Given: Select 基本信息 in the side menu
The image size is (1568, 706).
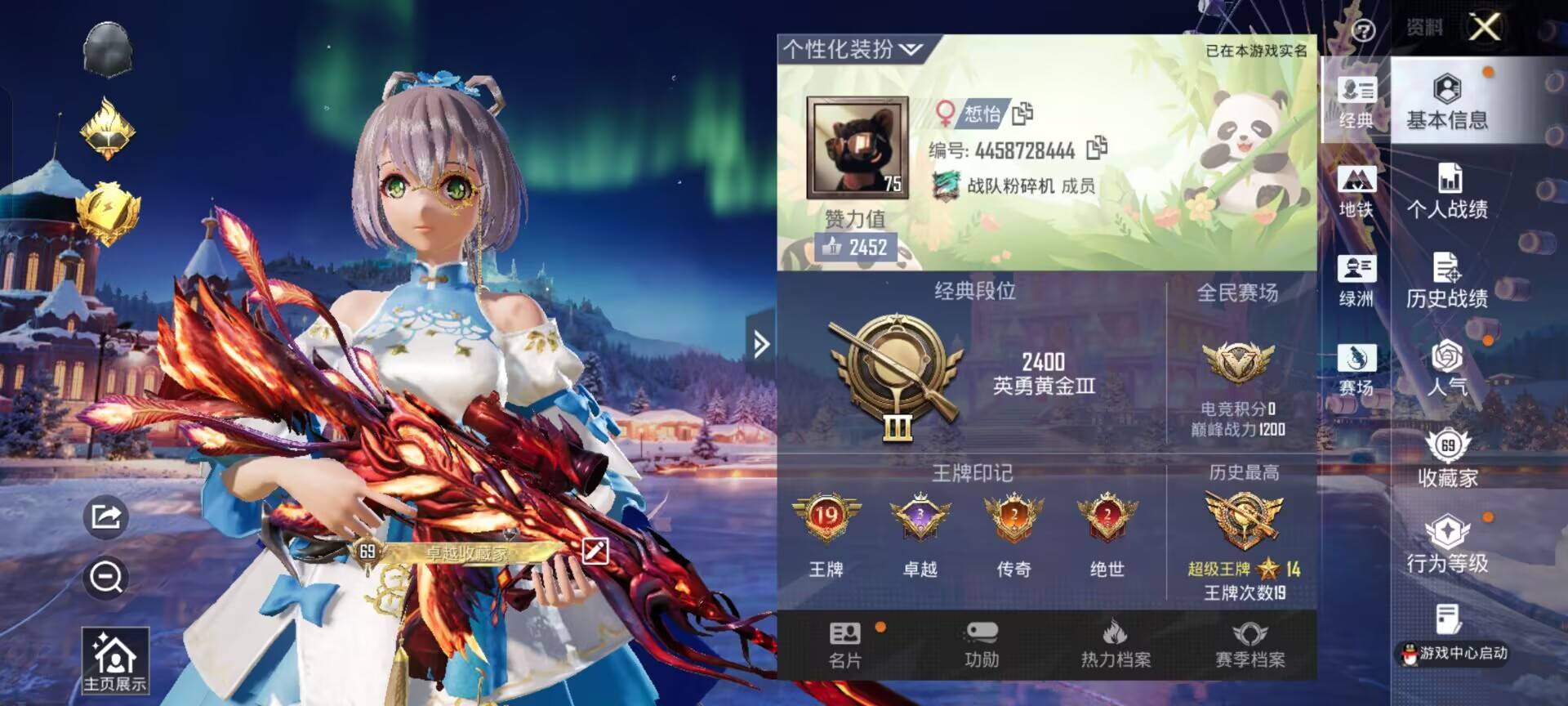Looking at the screenshot, I should tap(1446, 102).
